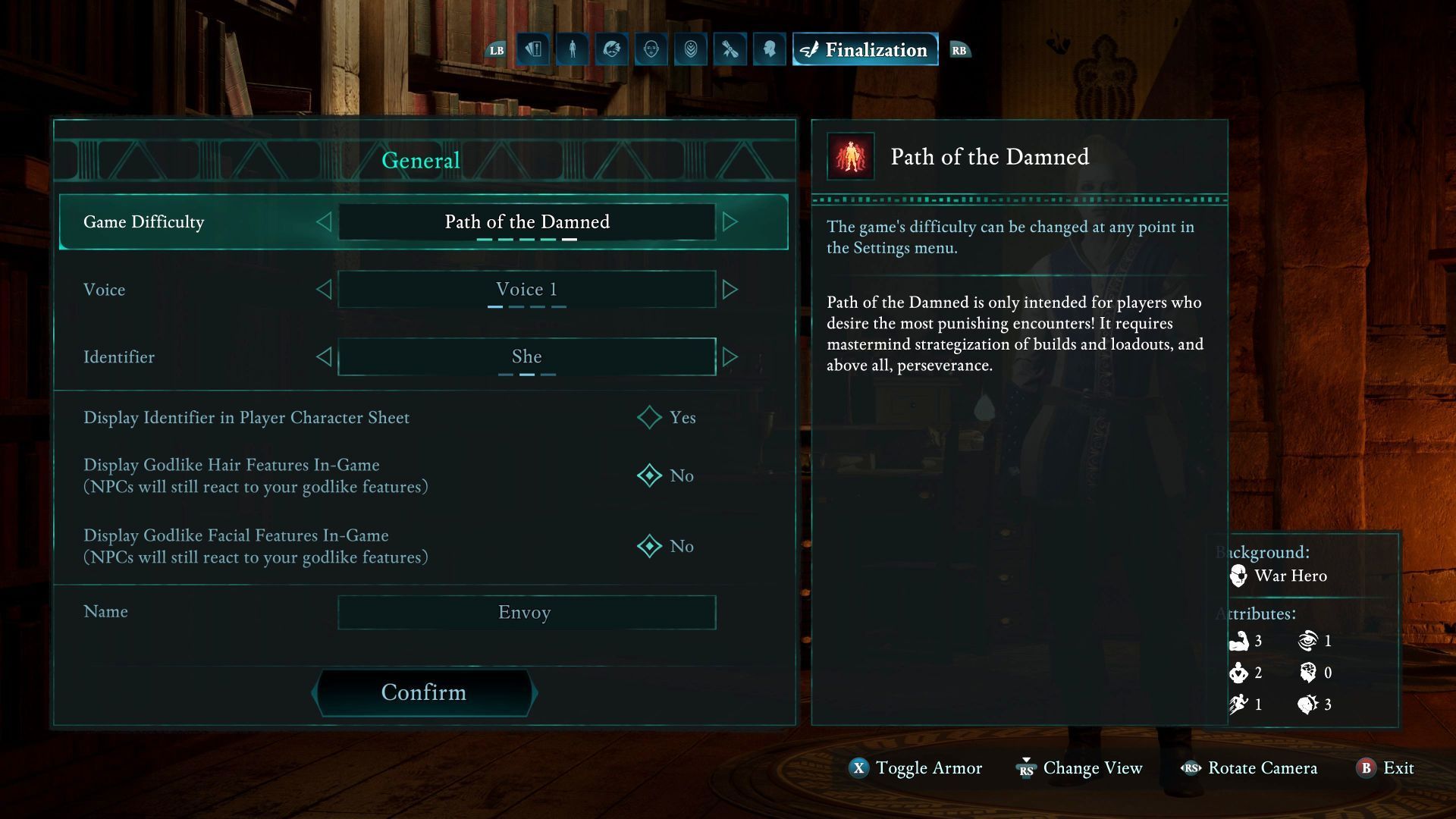Toggle Display Godlike Hair Features In-Game
1456x819 pixels.
click(x=650, y=475)
